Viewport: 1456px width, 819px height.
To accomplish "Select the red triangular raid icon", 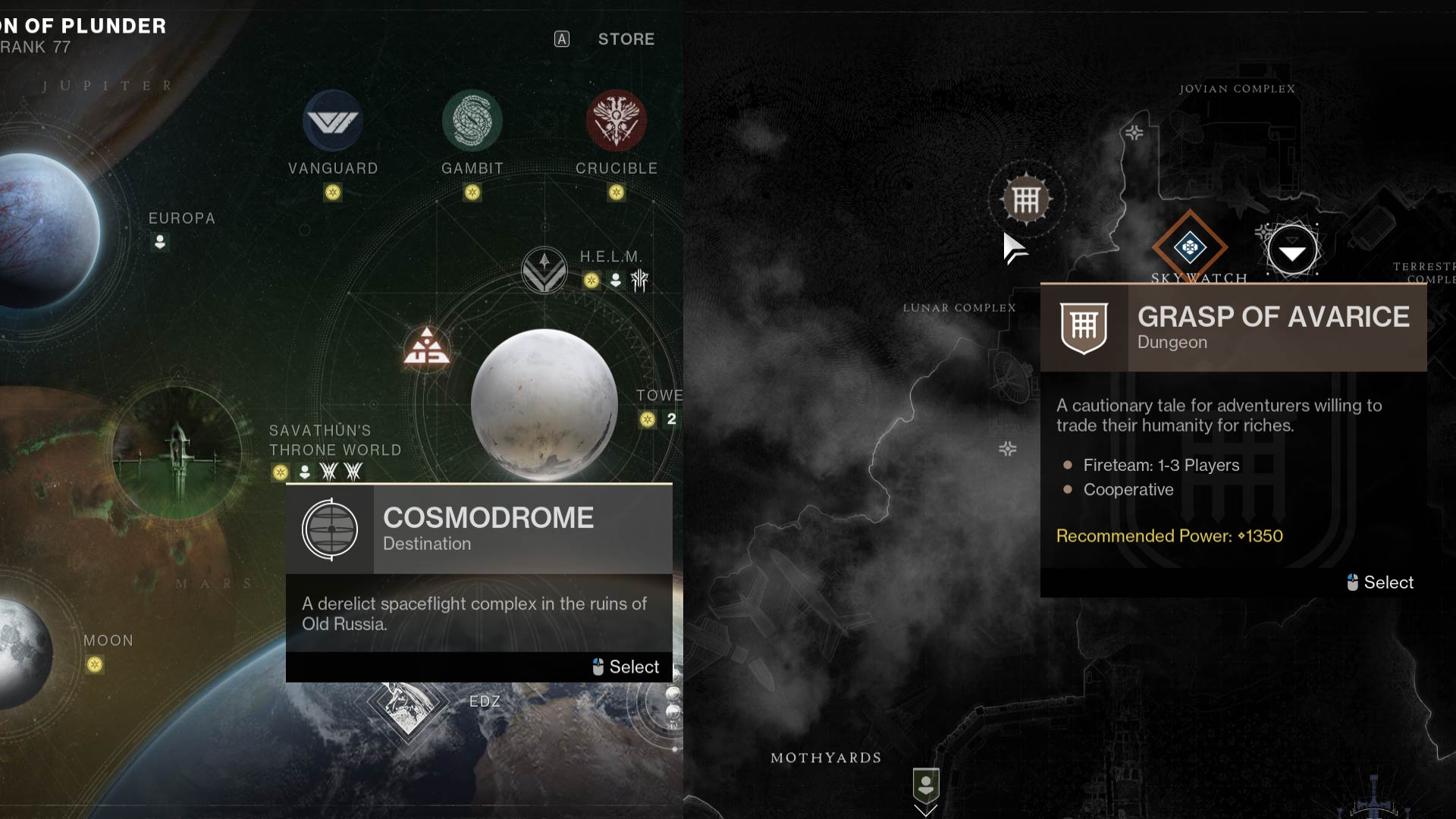I will (426, 348).
